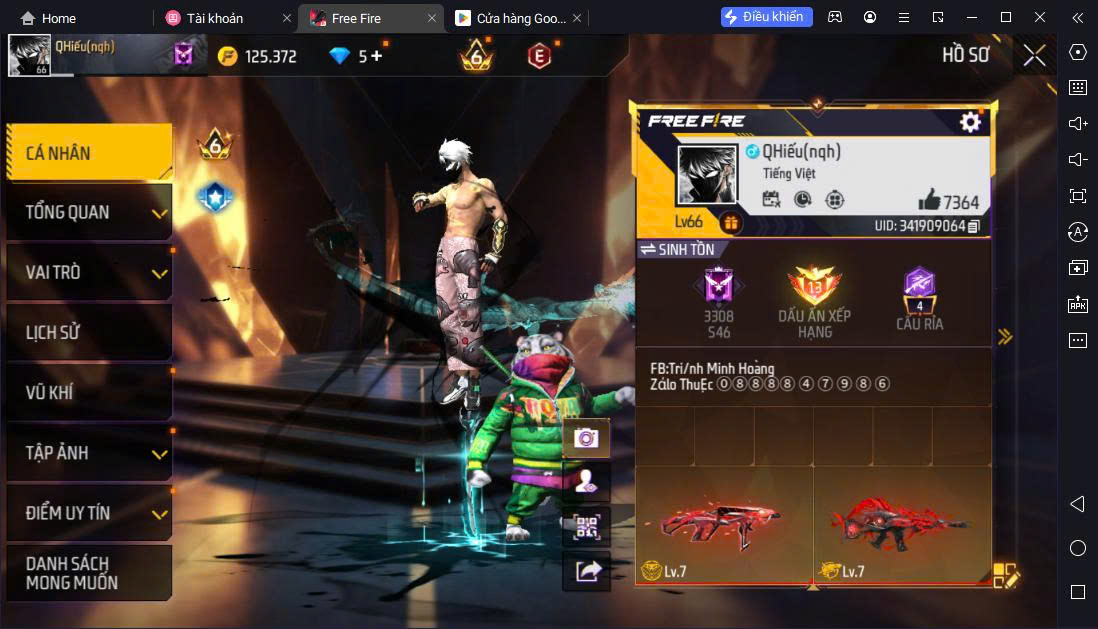Close the HỒ SƠ profile screen
Image resolution: width=1098 pixels, height=629 pixels.
pyautogui.click(x=1034, y=55)
